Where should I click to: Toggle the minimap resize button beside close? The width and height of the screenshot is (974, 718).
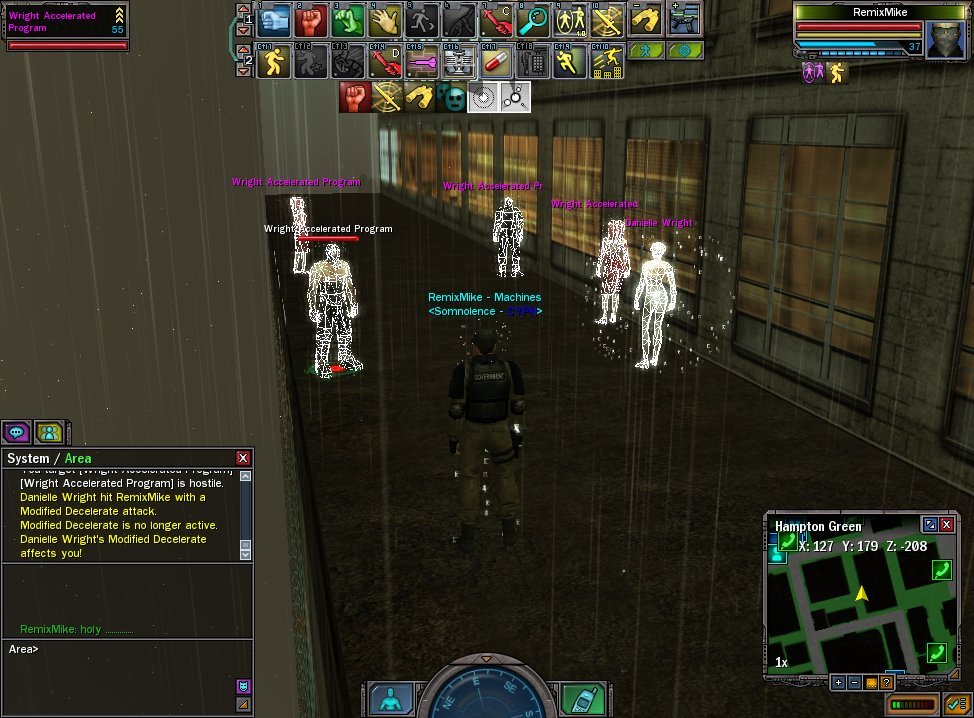point(930,524)
